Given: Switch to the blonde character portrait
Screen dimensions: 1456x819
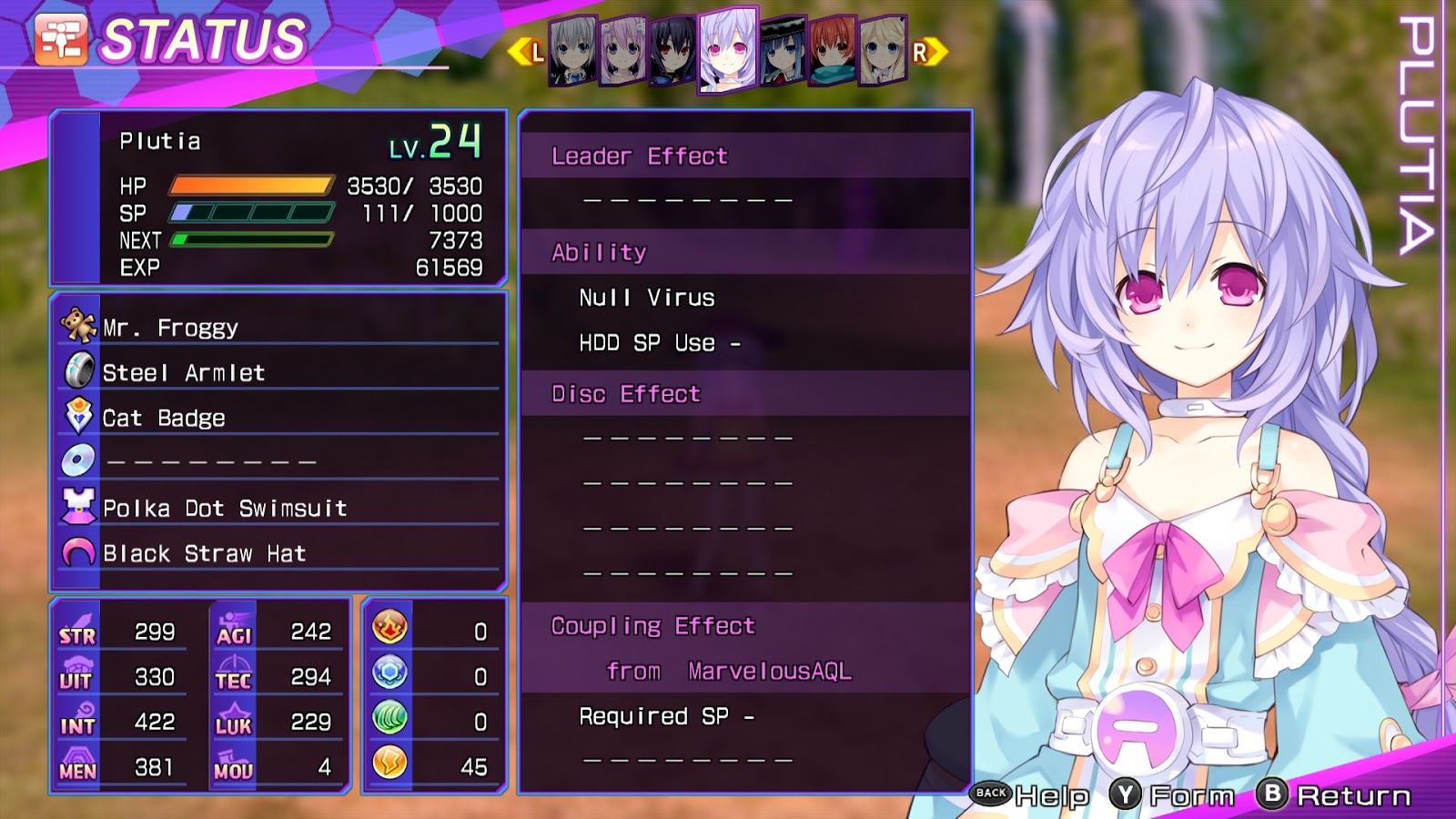Looking at the screenshot, I should tap(883, 51).
